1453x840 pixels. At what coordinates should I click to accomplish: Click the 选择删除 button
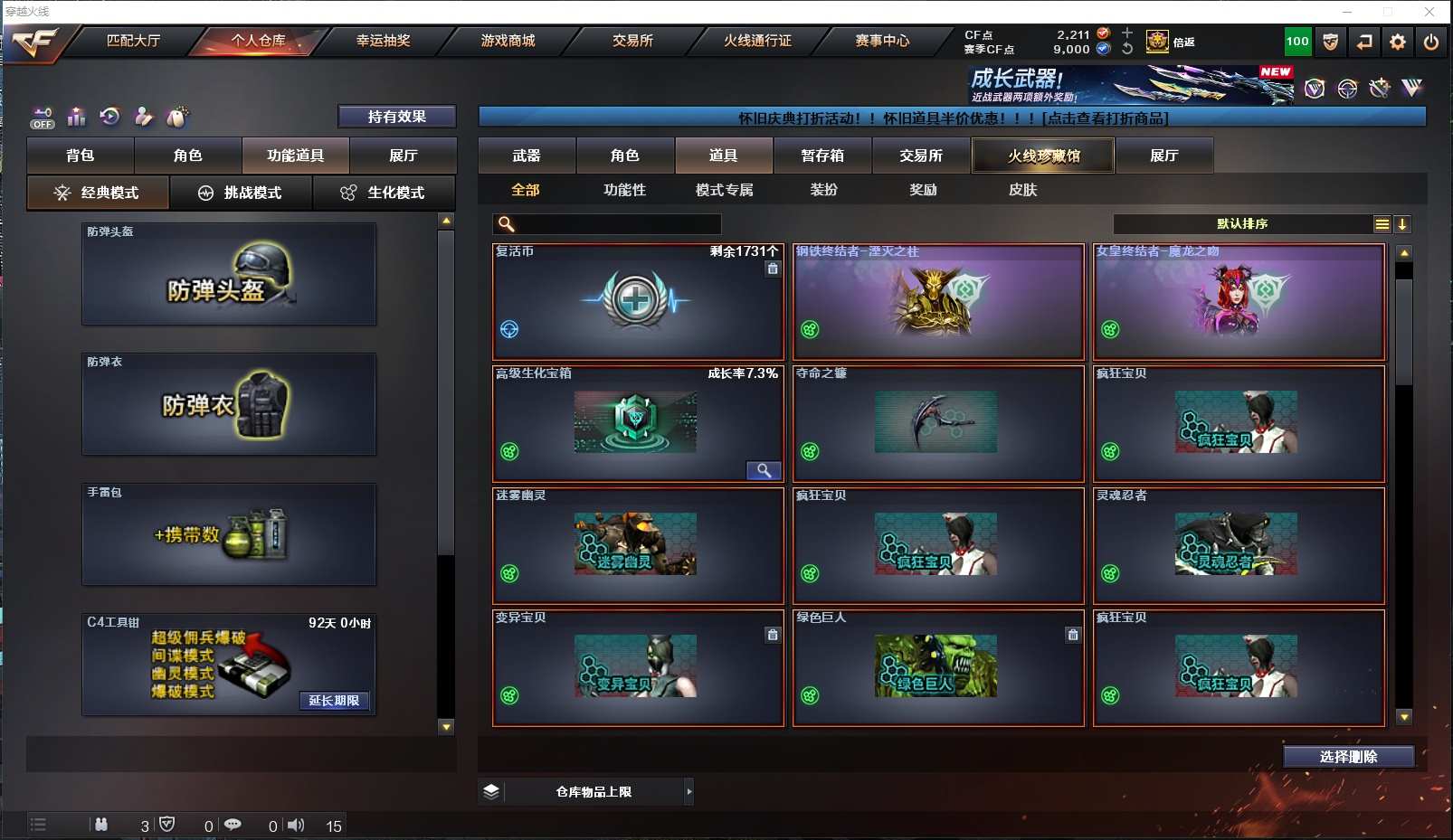pos(1348,757)
